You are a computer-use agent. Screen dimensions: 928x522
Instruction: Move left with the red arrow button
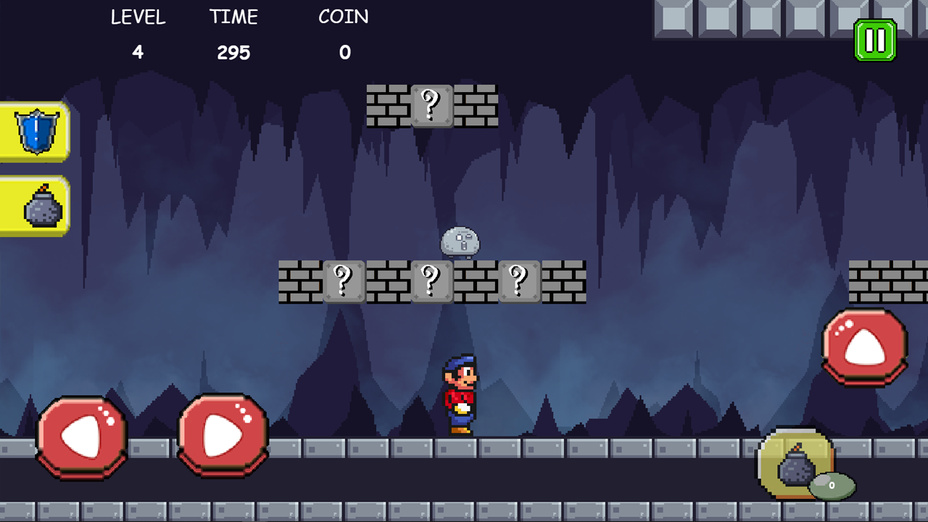point(82,436)
